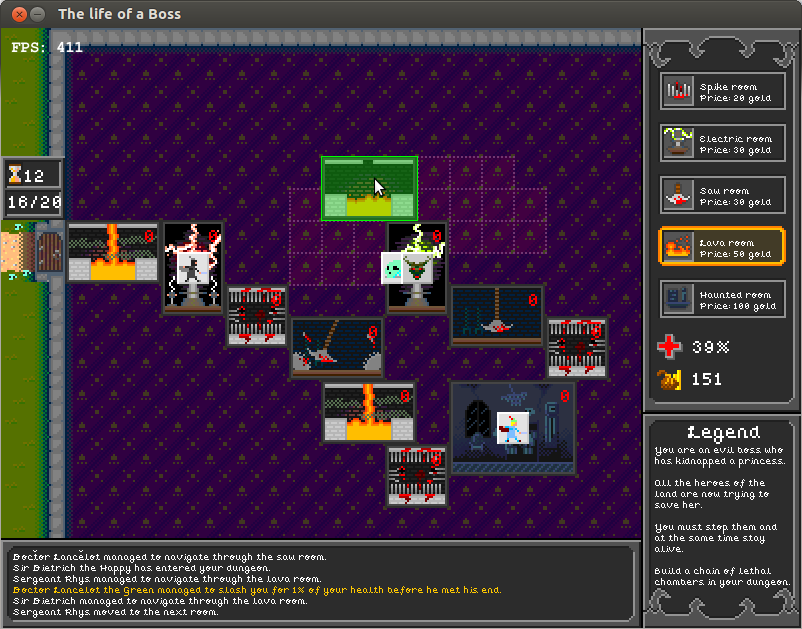
Task: Close the game window
Action: pos(17,14)
